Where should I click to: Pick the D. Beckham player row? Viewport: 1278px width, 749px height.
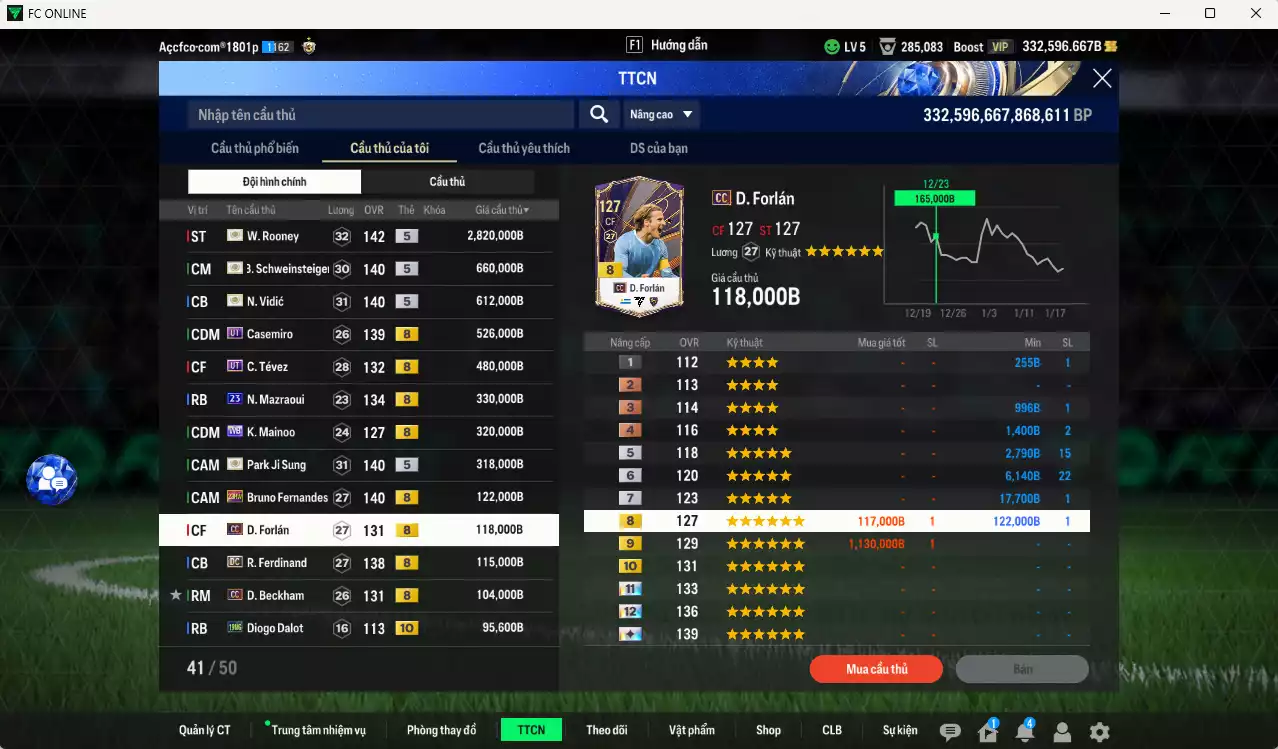(358, 595)
